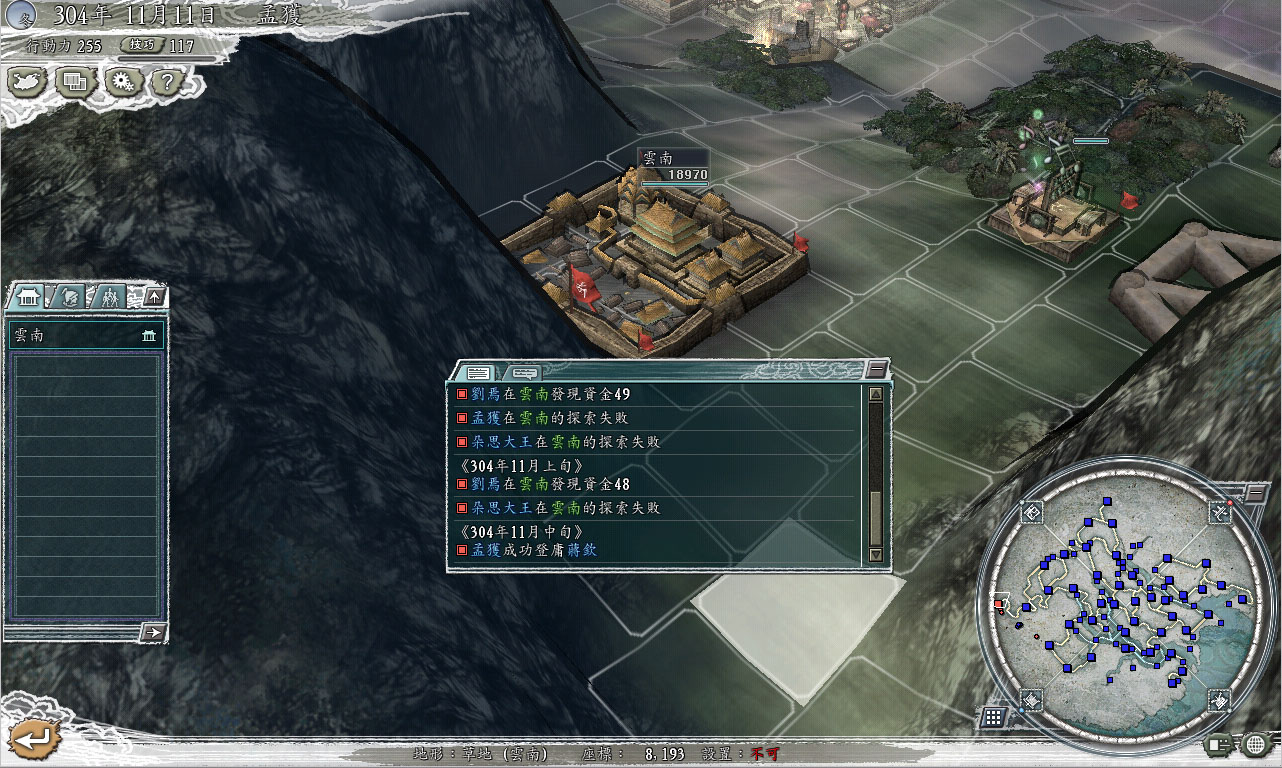Switch to the officer helmet tab
1282x768 pixels.
[69, 296]
